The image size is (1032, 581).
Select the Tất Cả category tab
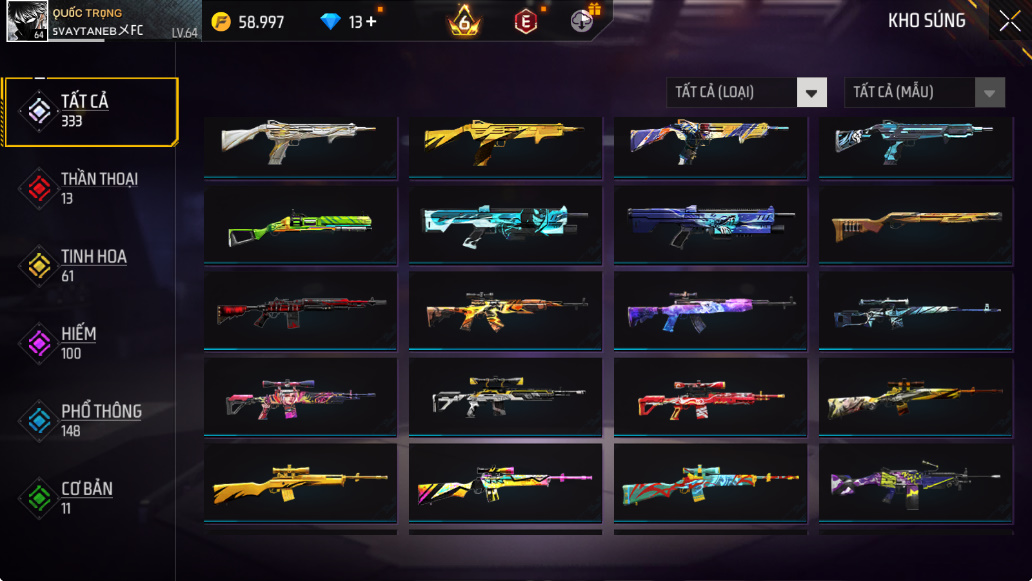91,111
